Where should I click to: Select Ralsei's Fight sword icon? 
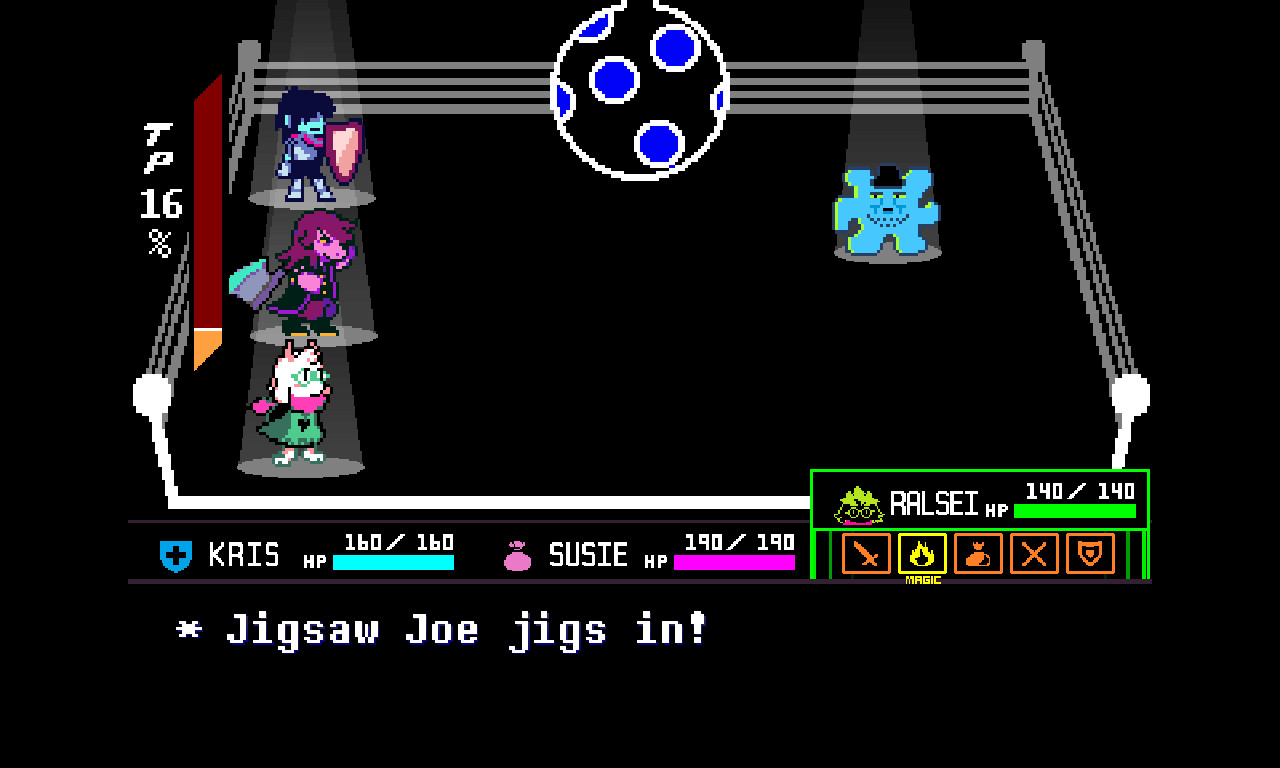coord(866,555)
